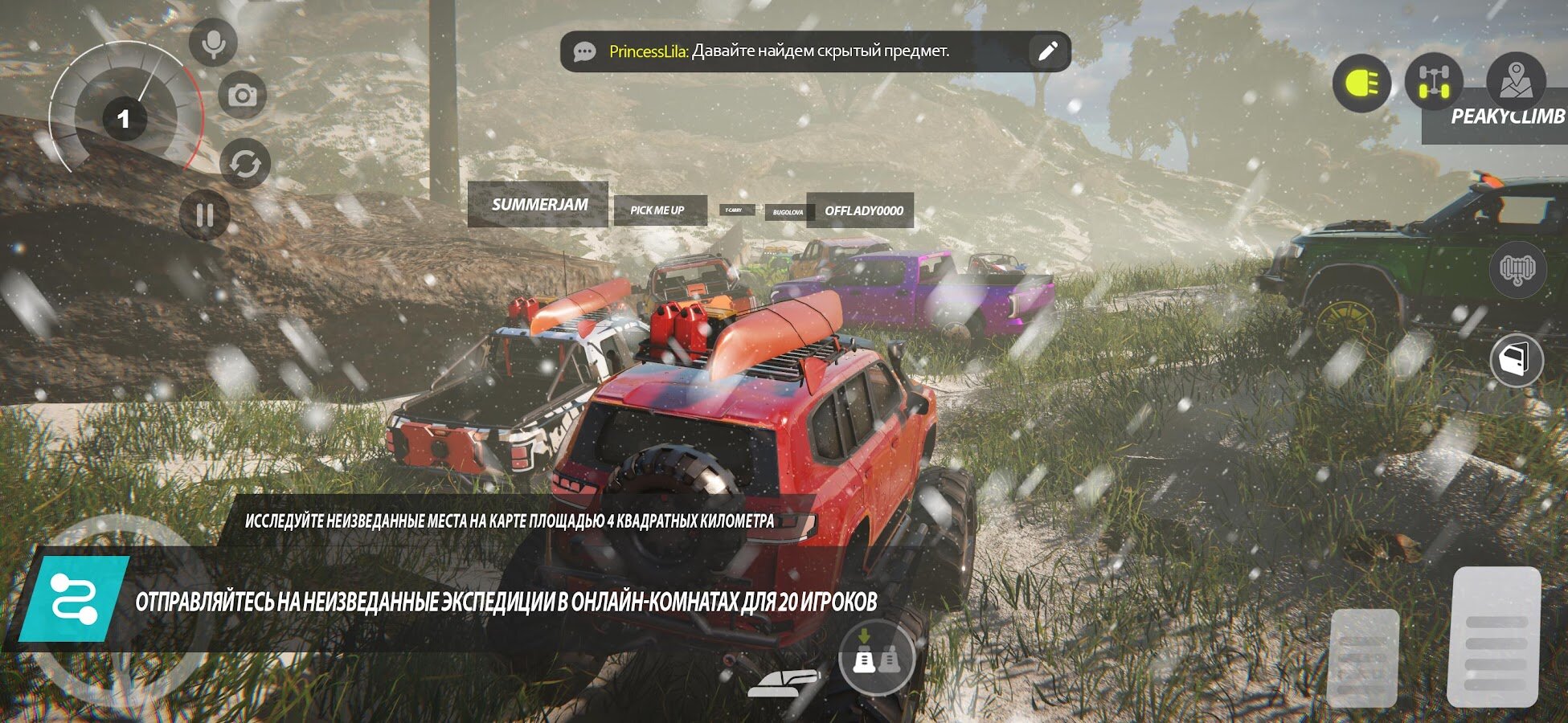Toggle the headlights icon
This screenshot has height=723, width=1568.
pyautogui.click(x=1361, y=84)
